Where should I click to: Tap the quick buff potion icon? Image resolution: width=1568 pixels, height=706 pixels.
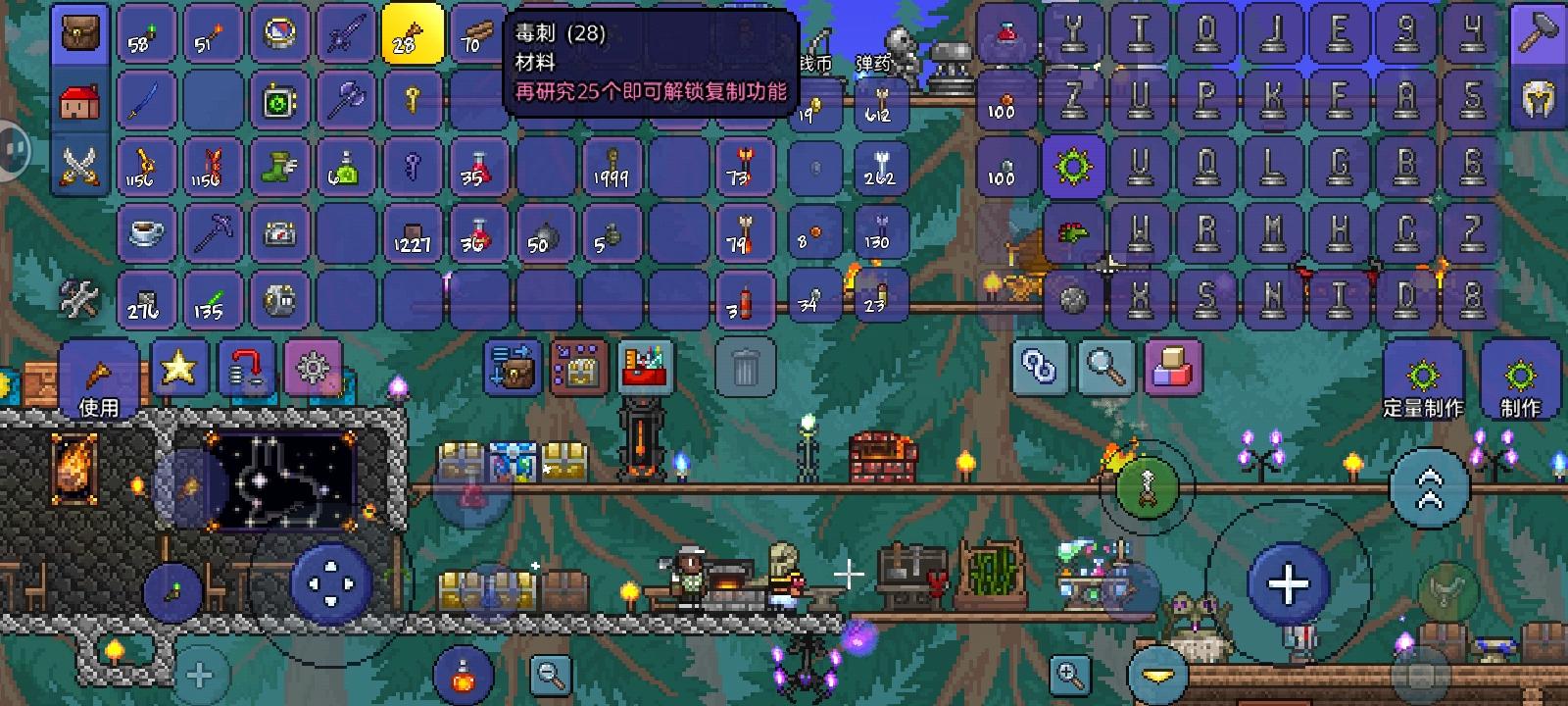(461, 675)
